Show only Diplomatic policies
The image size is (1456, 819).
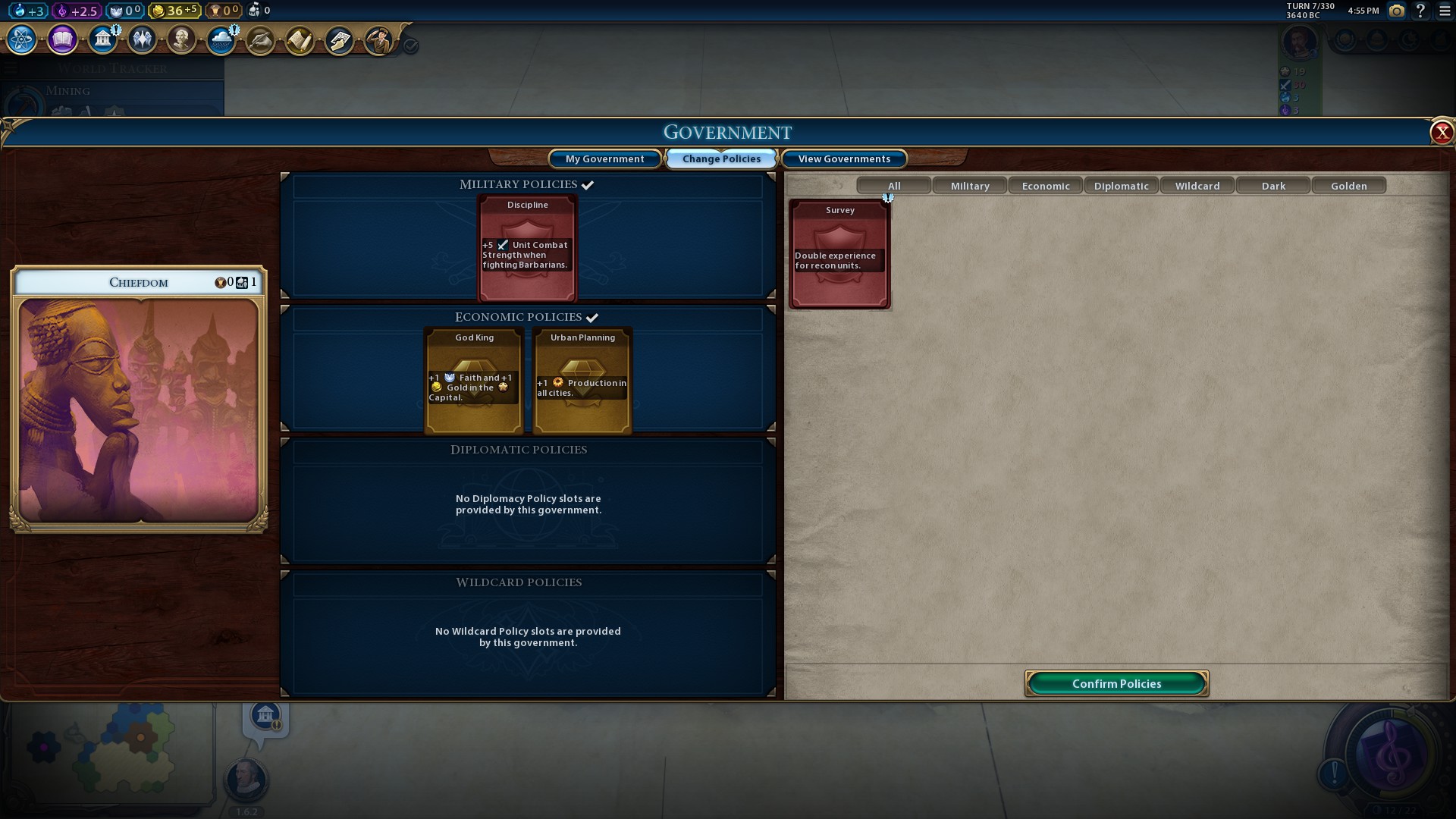pos(1122,186)
